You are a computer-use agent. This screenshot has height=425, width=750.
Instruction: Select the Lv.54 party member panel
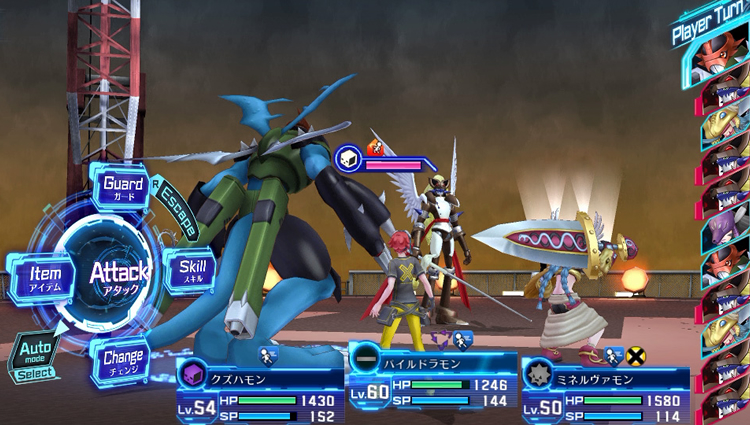(x=255, y=392)
